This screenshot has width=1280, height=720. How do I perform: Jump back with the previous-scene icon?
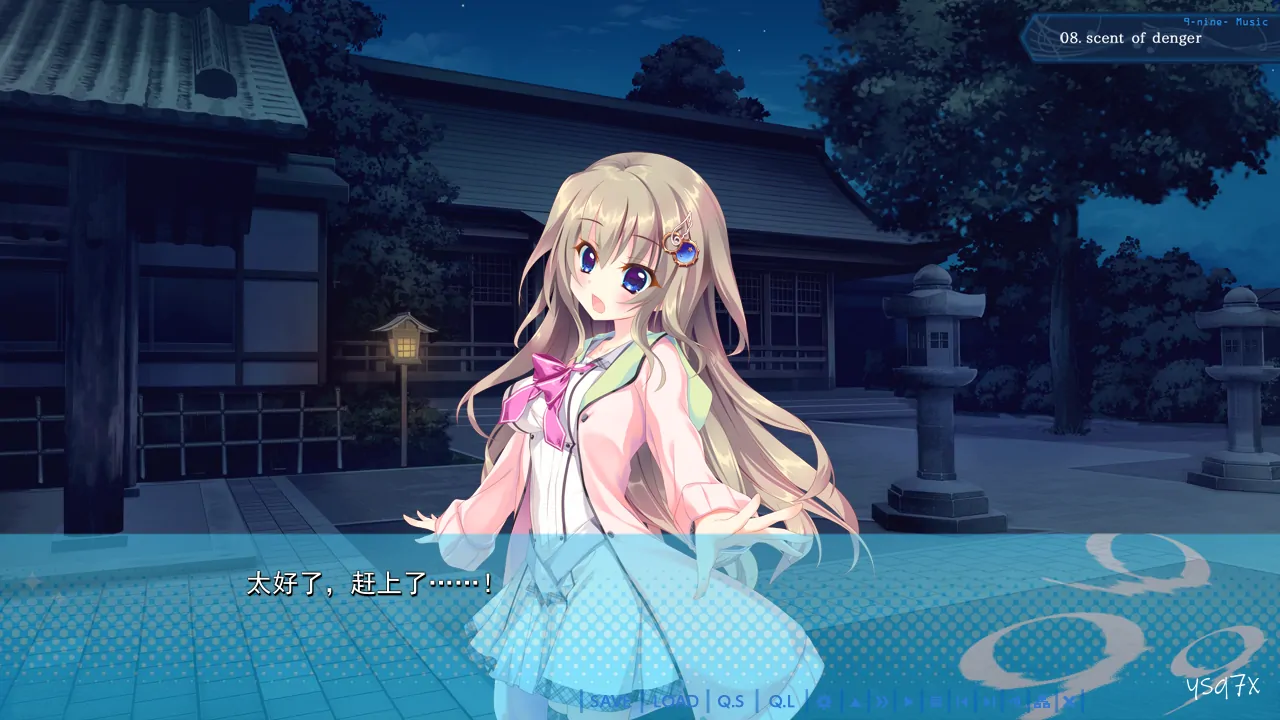click(x=963, y=701)
